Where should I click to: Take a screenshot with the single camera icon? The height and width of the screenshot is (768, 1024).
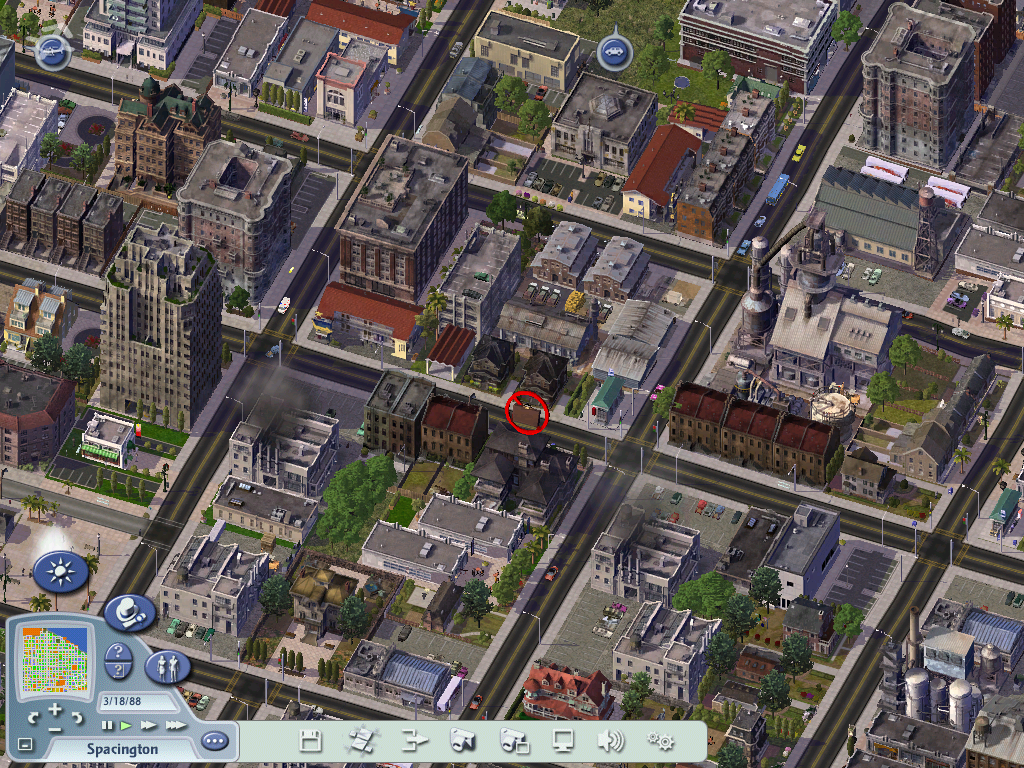pyautogui.click(x=462, y=741)
